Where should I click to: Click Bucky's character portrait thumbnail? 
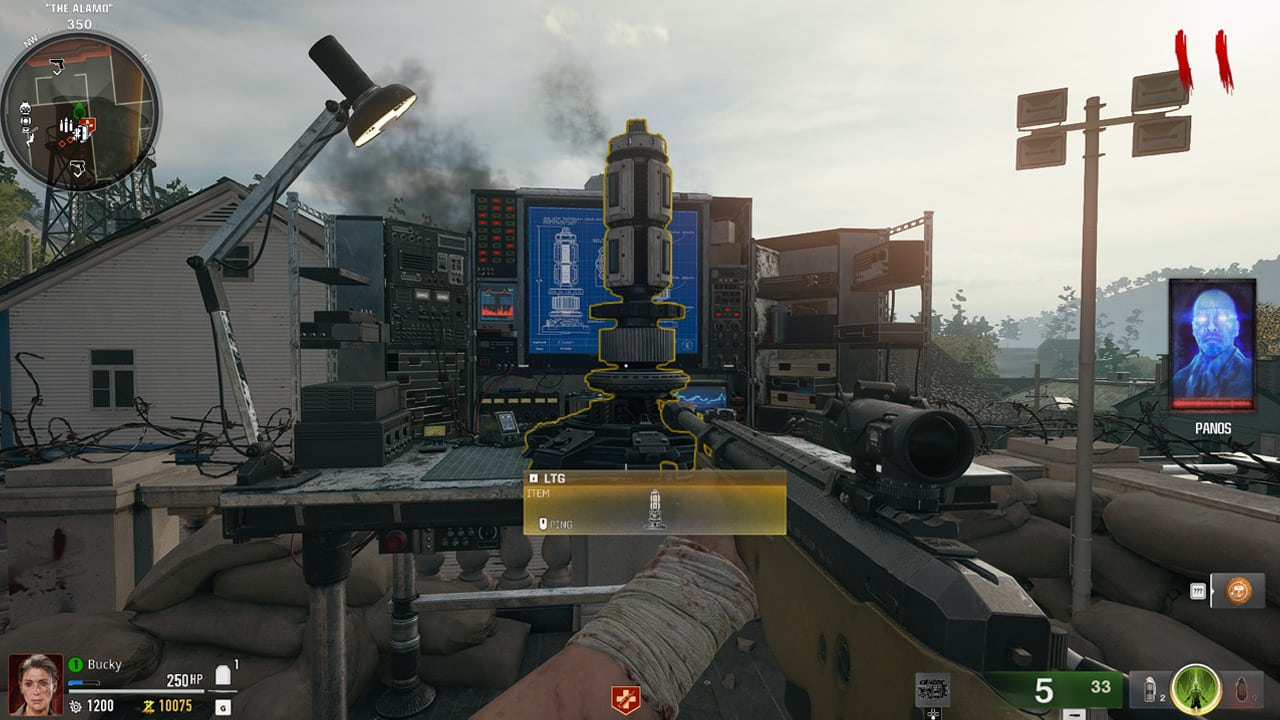tap(35, 683)
